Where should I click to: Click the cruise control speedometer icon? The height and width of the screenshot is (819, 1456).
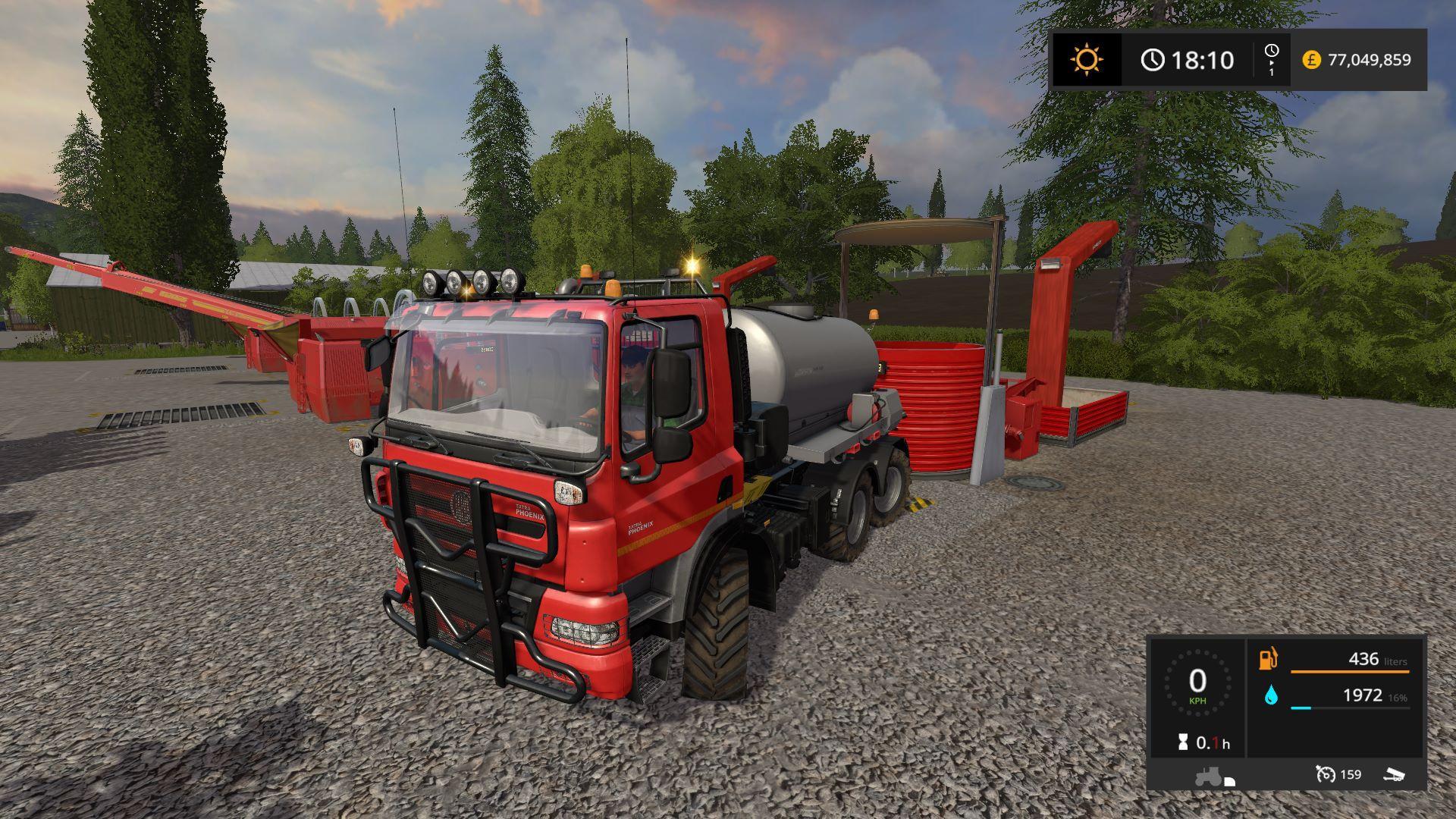[x=1326, y=774]
